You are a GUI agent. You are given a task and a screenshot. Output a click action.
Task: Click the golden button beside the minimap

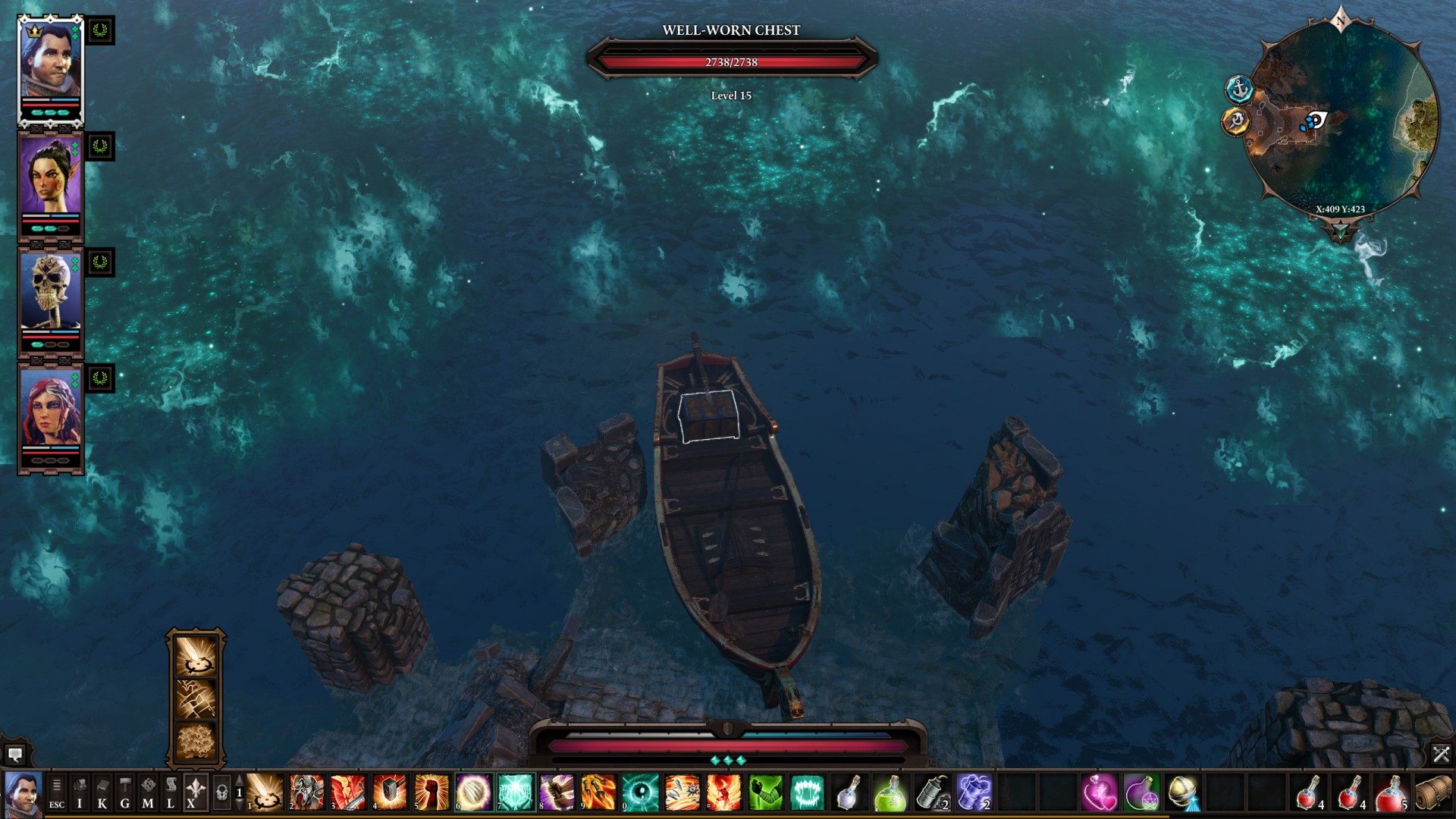tap(1236, 121)
